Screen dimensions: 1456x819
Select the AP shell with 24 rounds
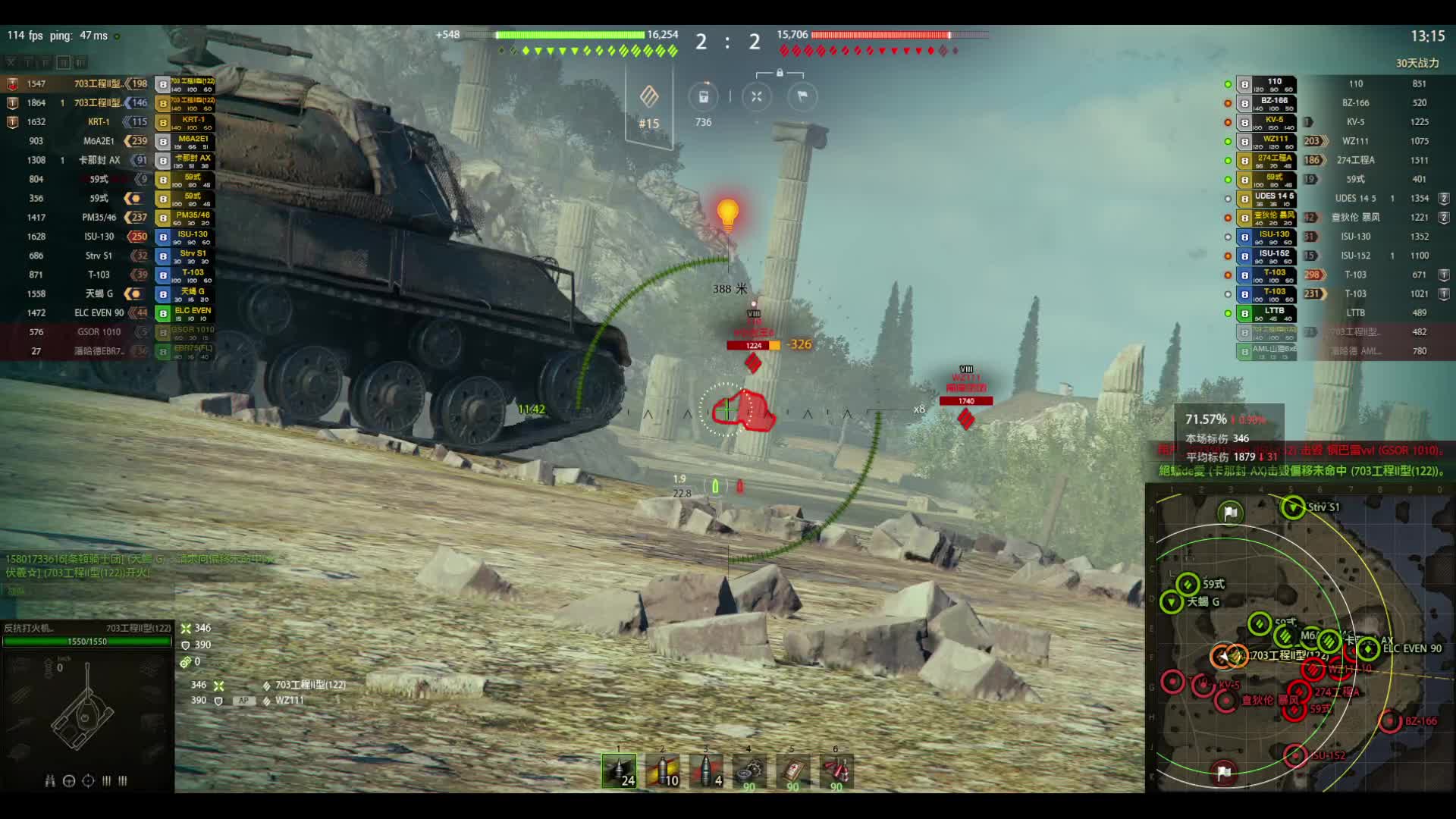point(619,770)
